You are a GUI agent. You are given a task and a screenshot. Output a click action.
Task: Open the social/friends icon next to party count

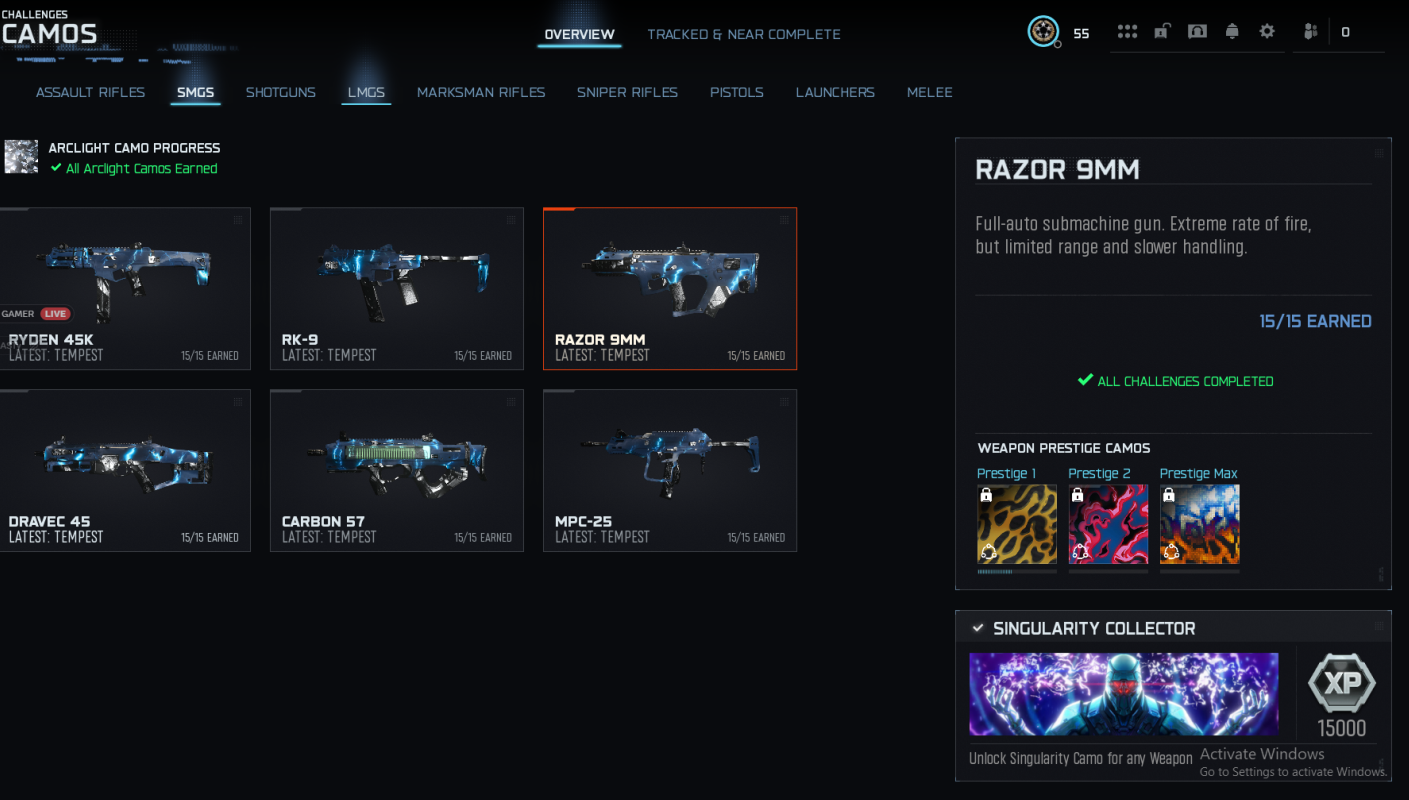[x=1310, y=31]
